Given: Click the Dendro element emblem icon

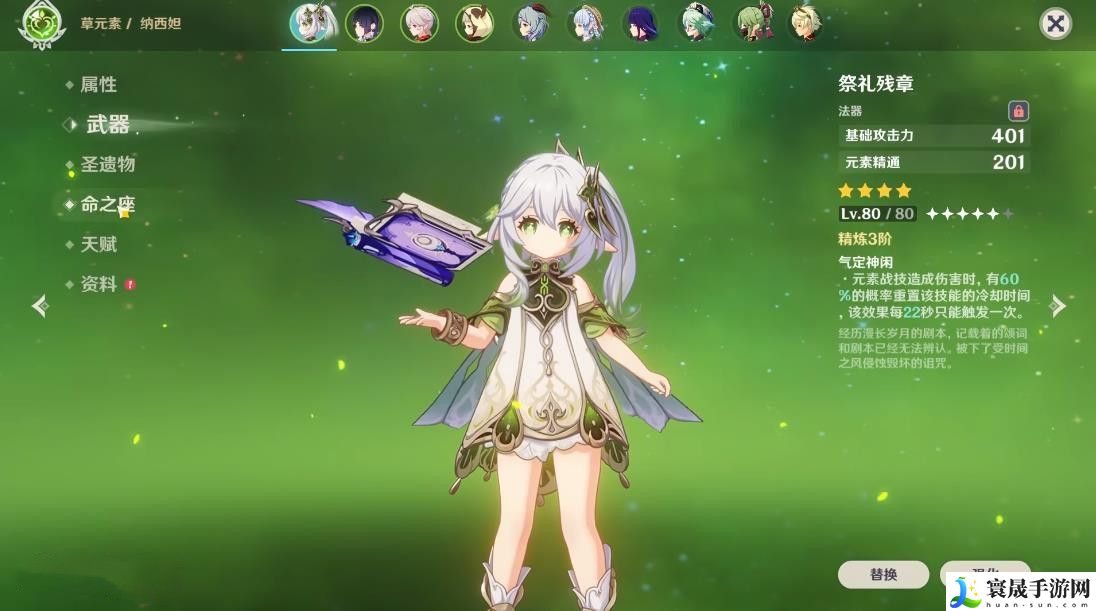Looking at the screenshot, I should 38,25.
